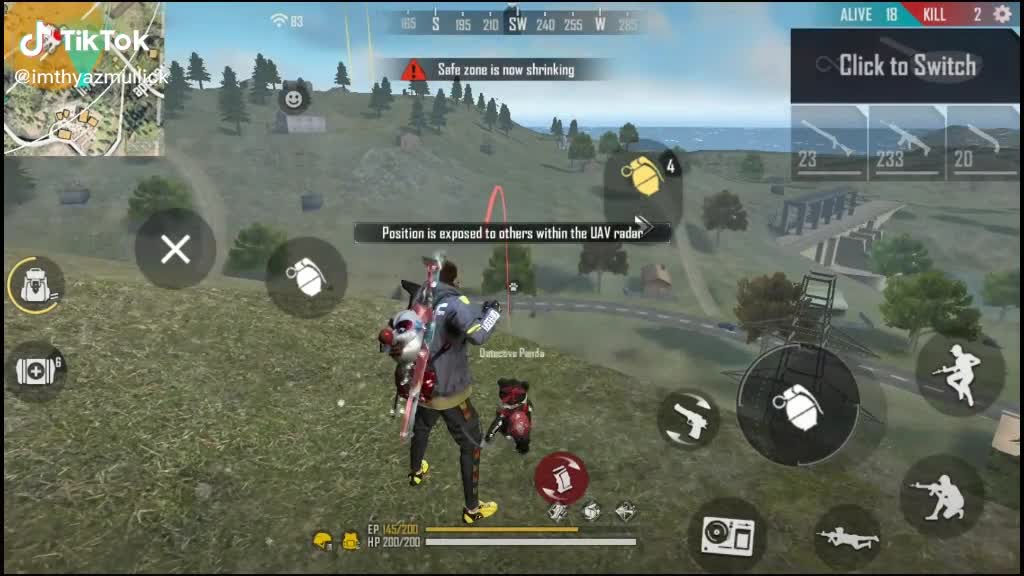Viewport: 1024px width, 576px height.
Task: Activate the red character skill button
Action: coord(561,478)
